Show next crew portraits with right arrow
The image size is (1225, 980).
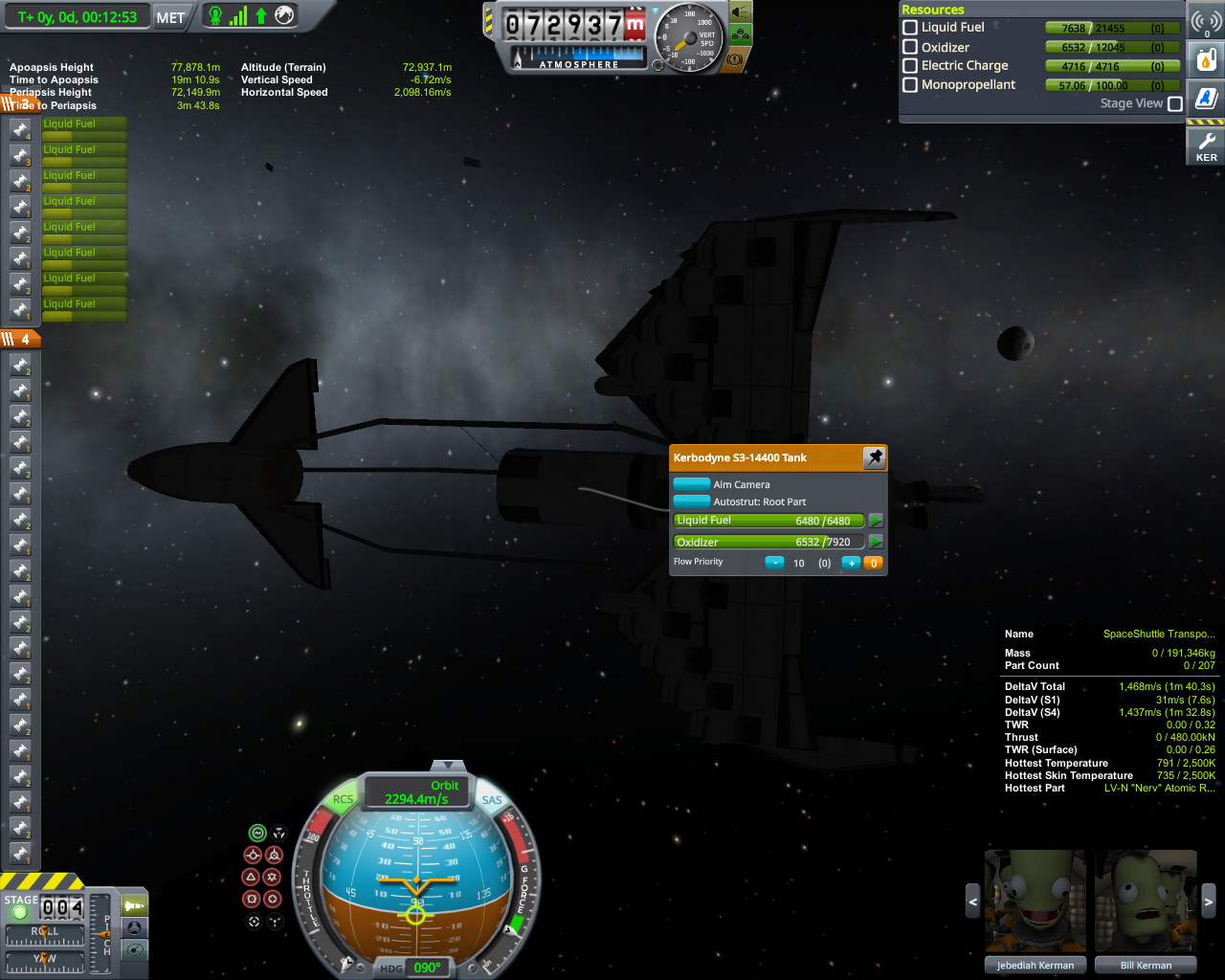[1208, 902]
